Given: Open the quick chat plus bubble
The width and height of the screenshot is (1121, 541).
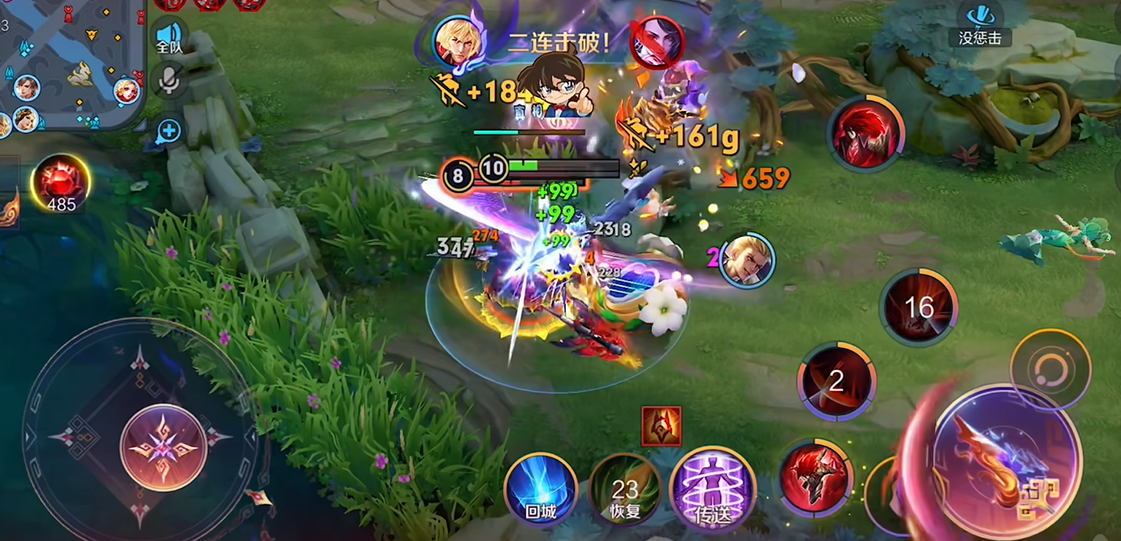Looking at the screenshot, I should (169, 130).
